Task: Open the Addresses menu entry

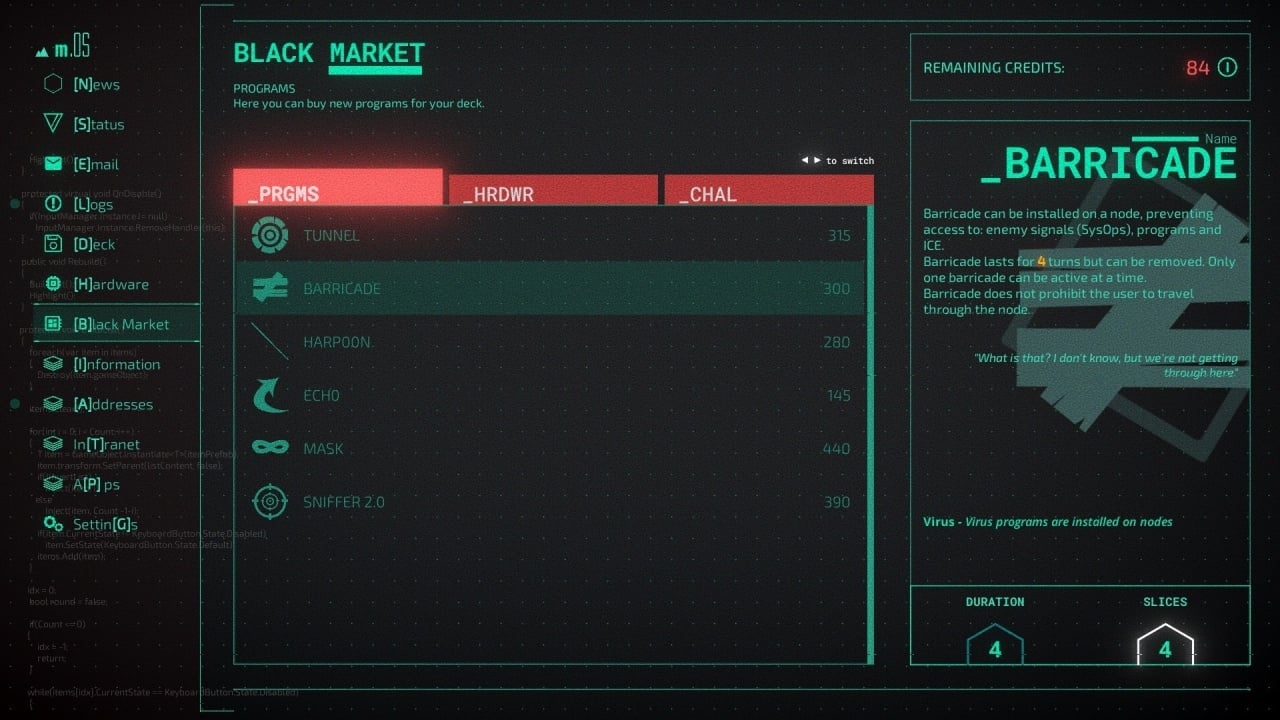Action: [x=113, y=405]
